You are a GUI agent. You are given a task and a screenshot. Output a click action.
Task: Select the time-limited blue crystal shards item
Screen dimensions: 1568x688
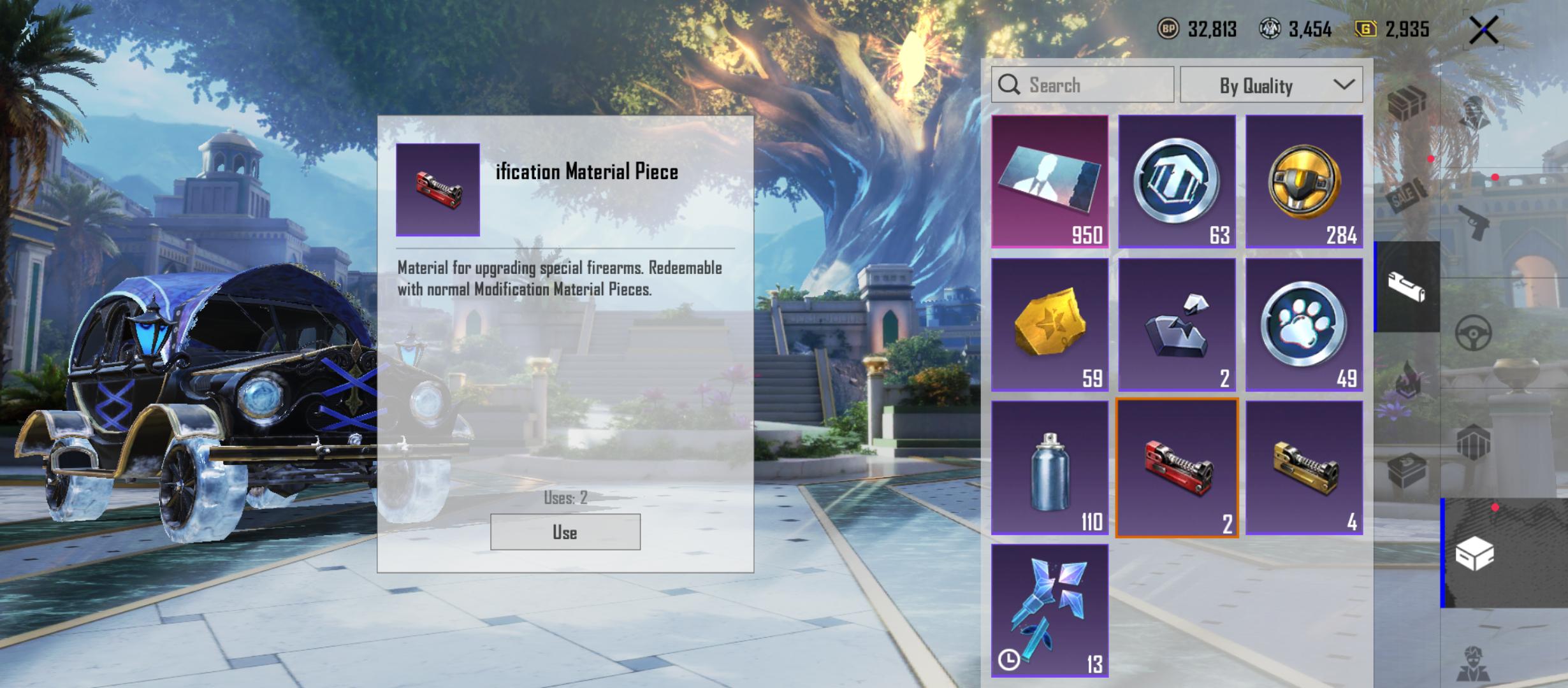1050,610
